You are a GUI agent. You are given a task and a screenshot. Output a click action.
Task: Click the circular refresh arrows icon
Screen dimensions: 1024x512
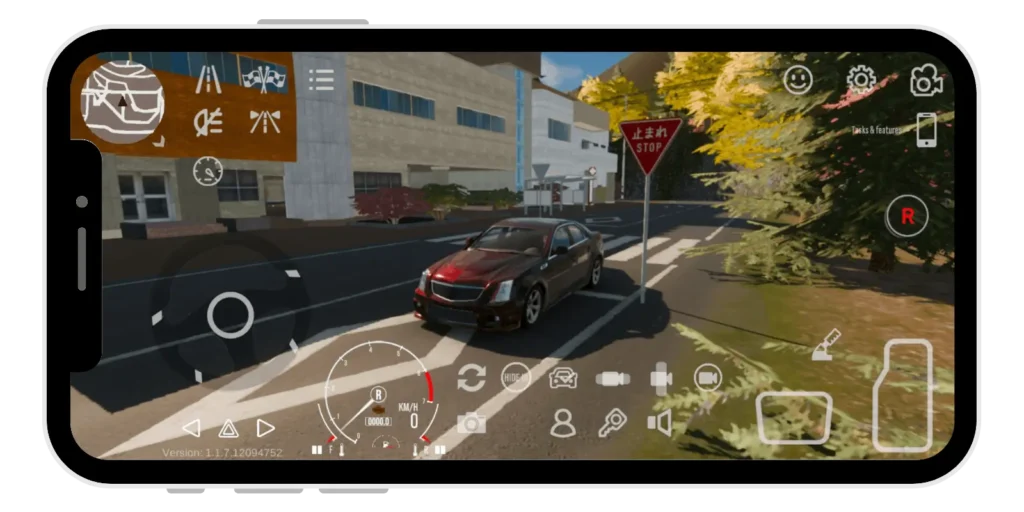pyautogui.click(x=471, y=377)
